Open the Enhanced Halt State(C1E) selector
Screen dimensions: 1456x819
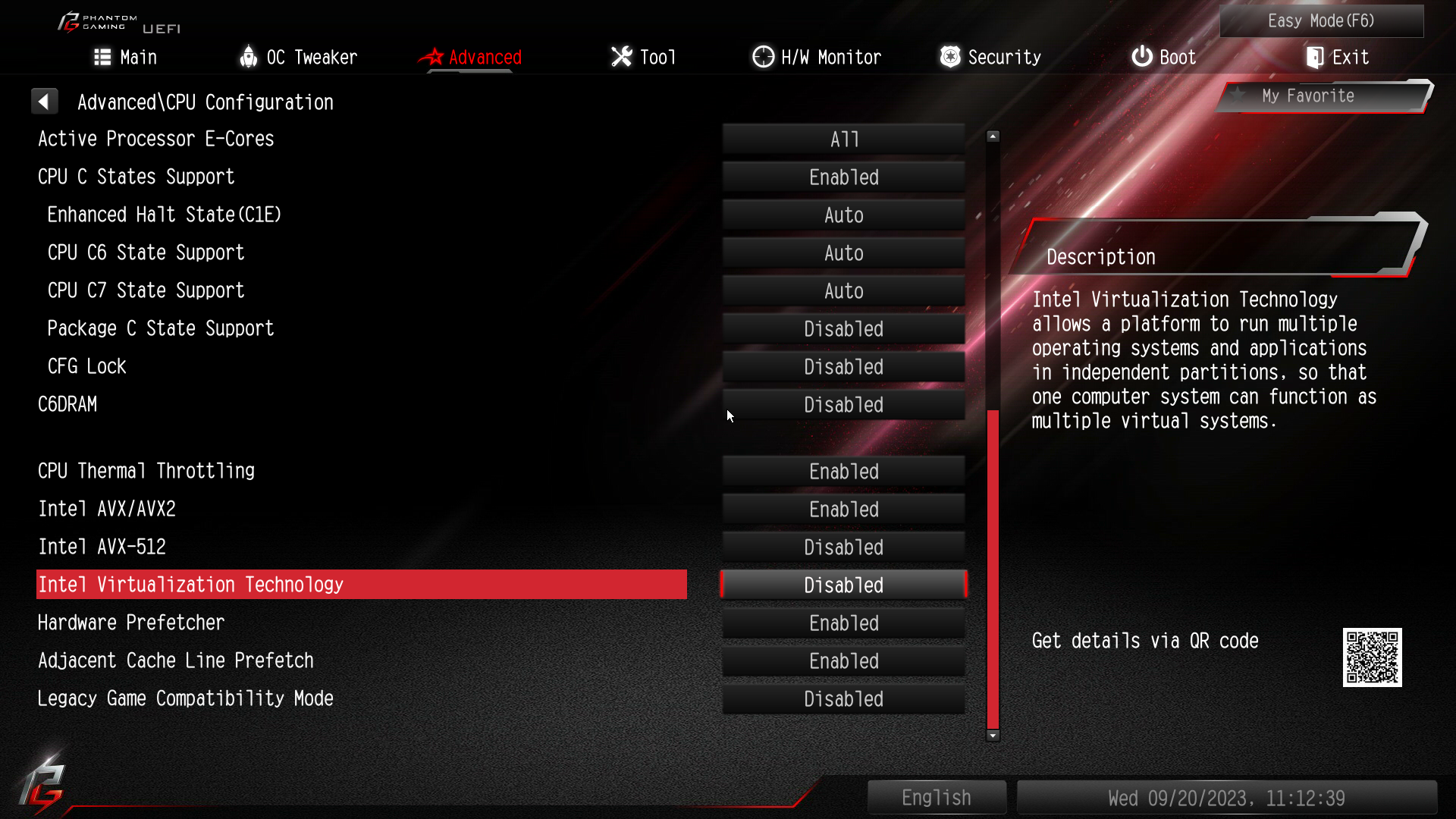(843, 215)
